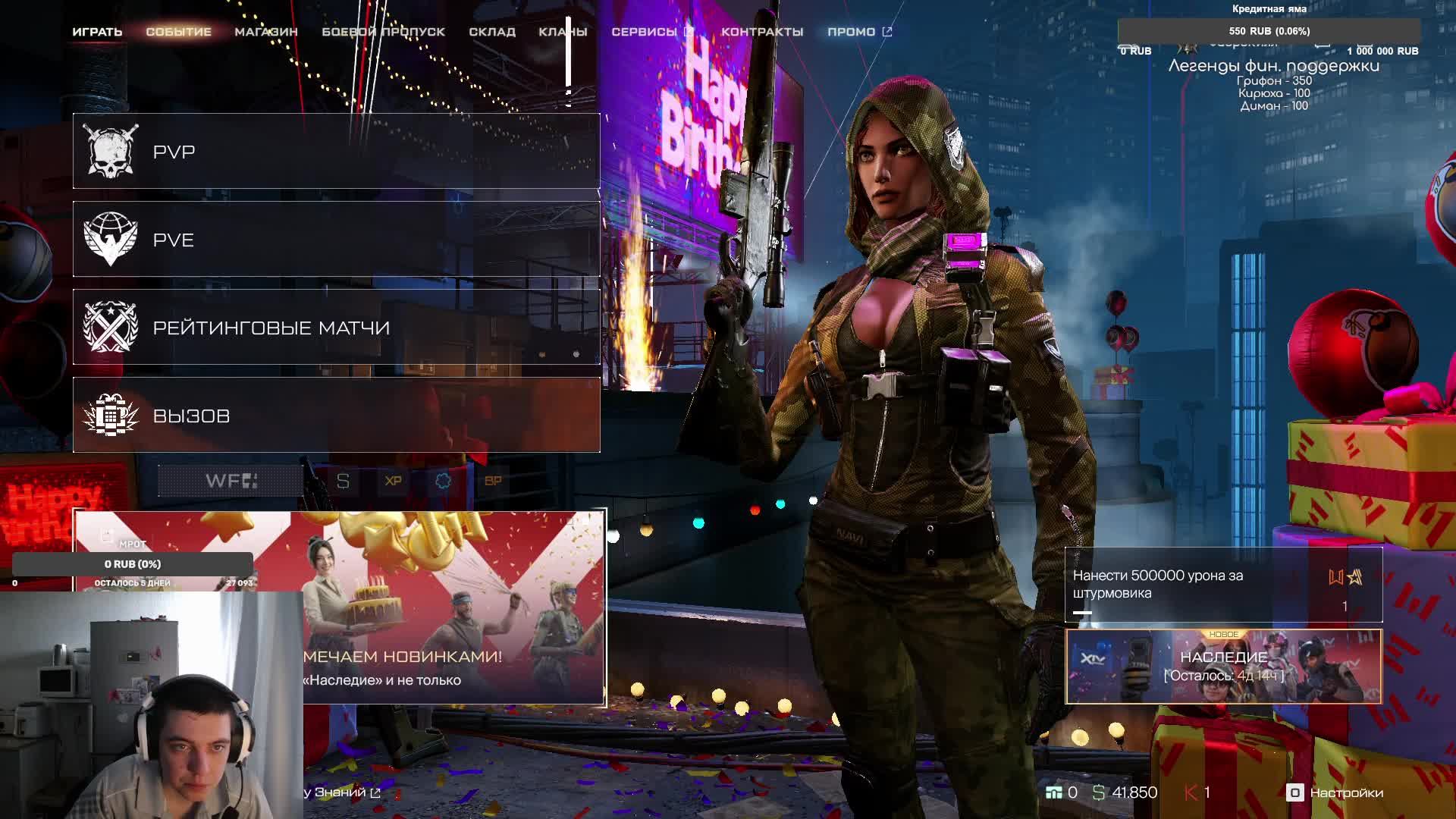Open the БОЕВОЙ ПРОПУСК tab
Screen dimensions: 1456x819
[x=383, y=32]
